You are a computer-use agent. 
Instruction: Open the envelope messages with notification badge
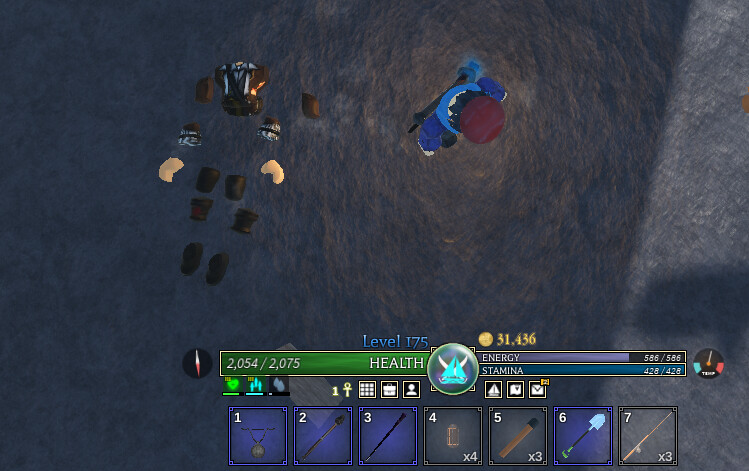tap(538, 390)
